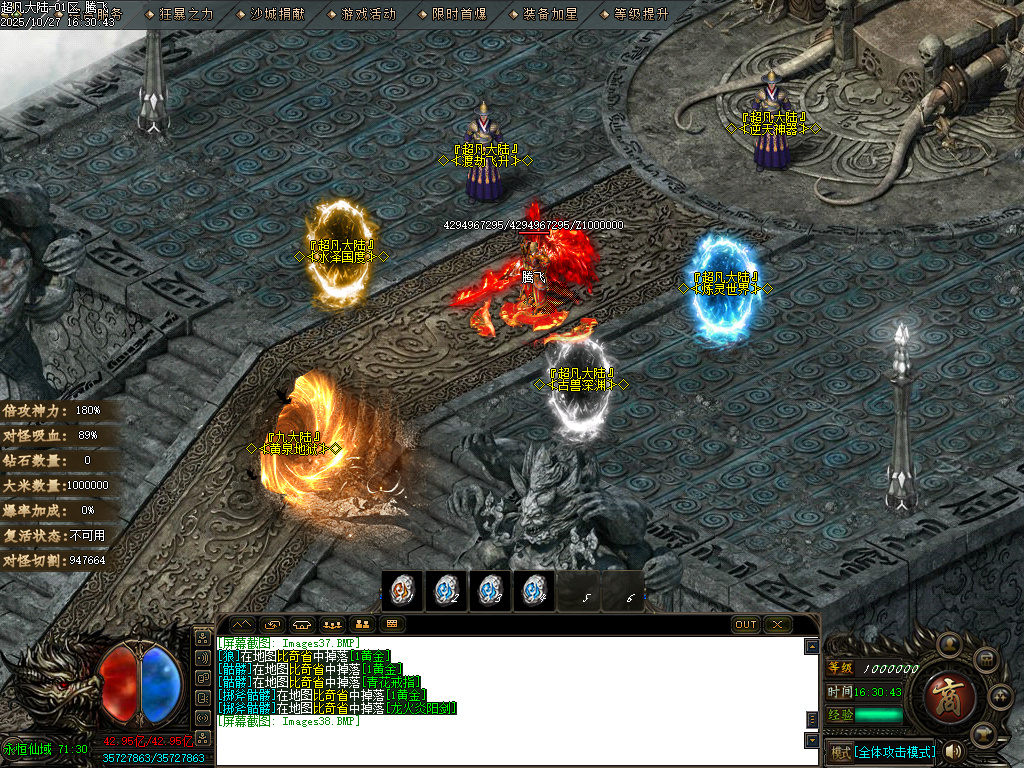Click the OUT button above the chat
This screenshot has width=1024, height=768.
pyautogui.click(x=746, y=625)
